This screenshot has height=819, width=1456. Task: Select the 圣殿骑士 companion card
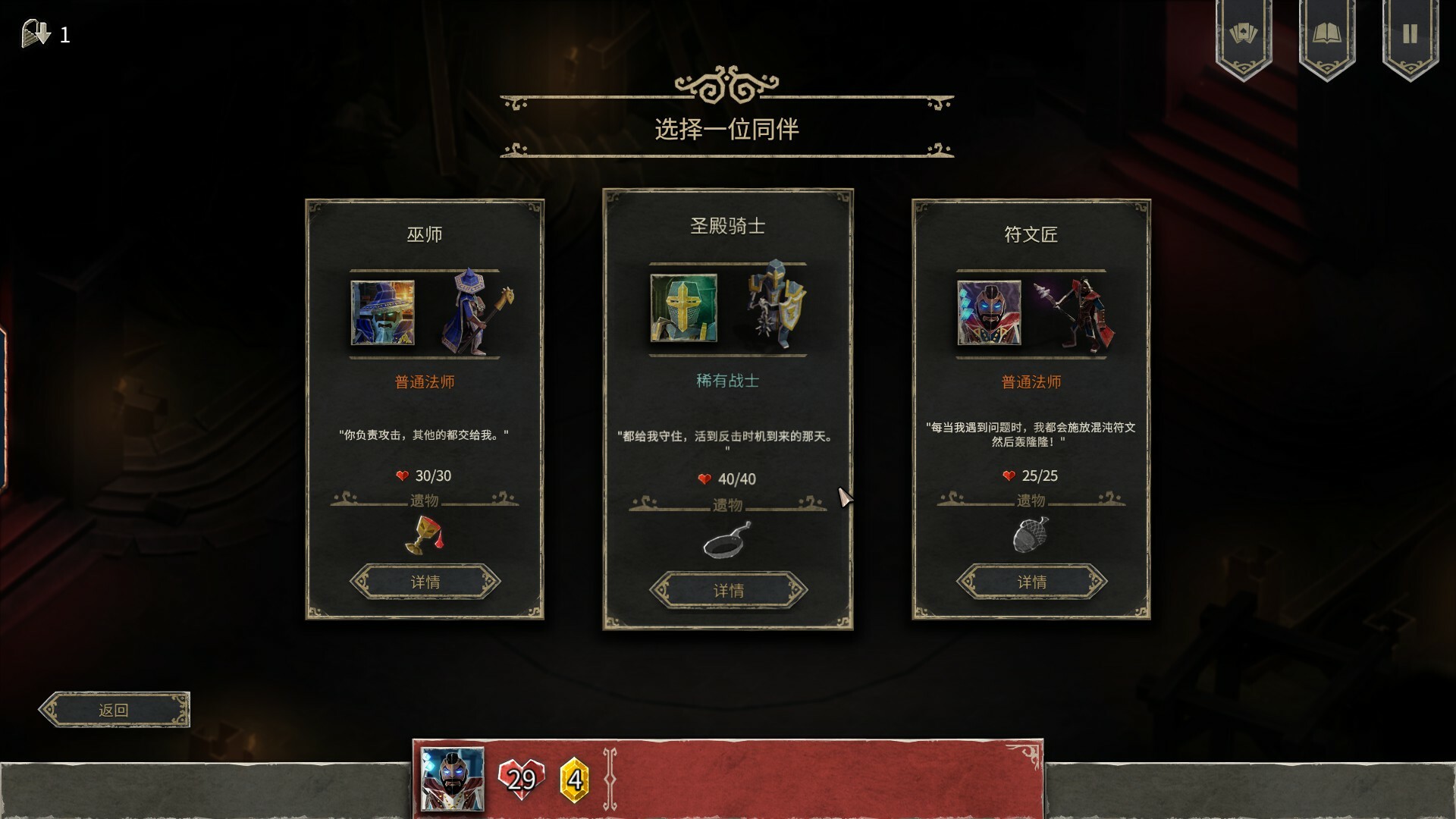click(726, 227)
